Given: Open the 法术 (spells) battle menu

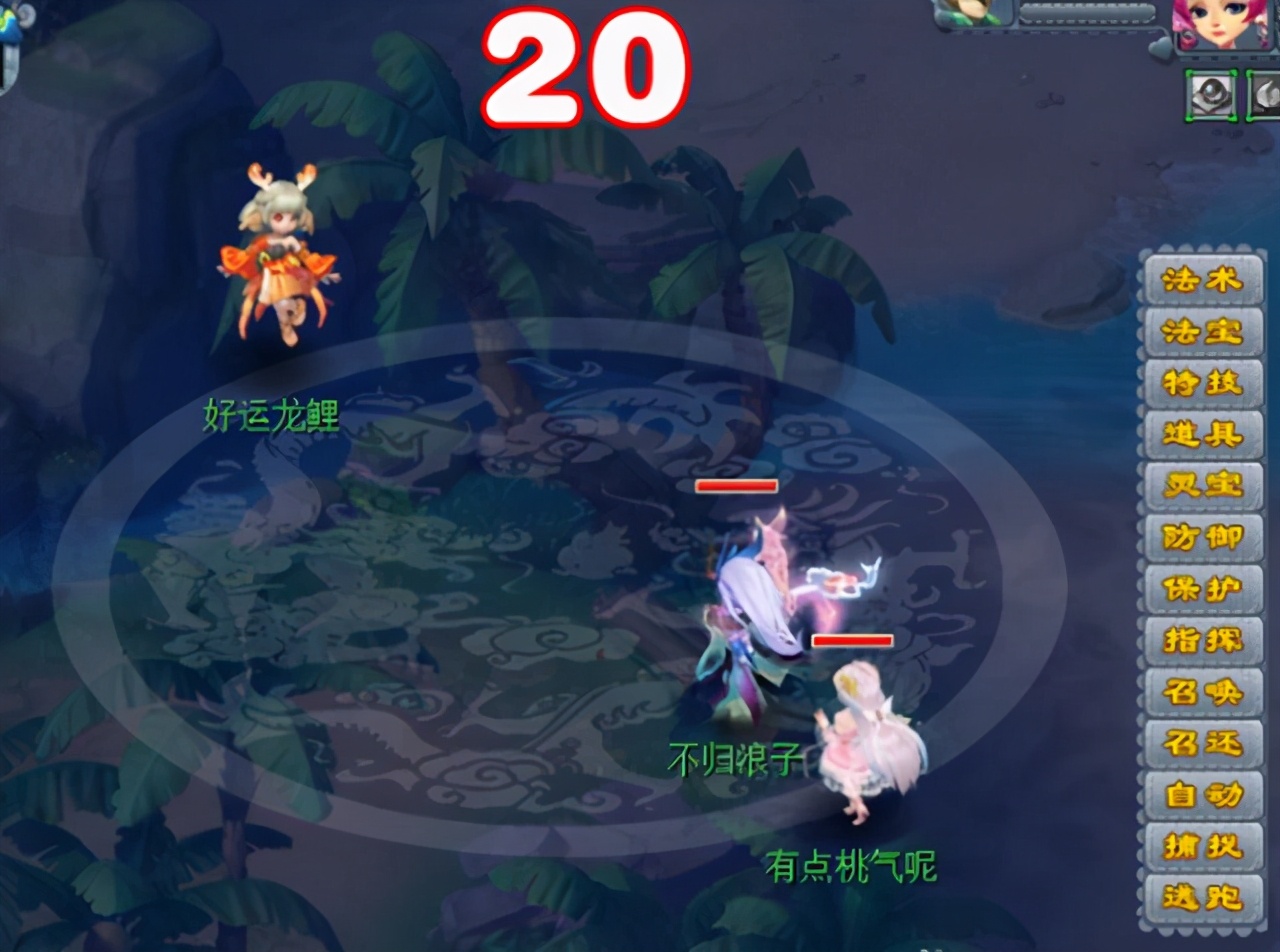Looking at the screenshot, I should (x=1203, y=281).
